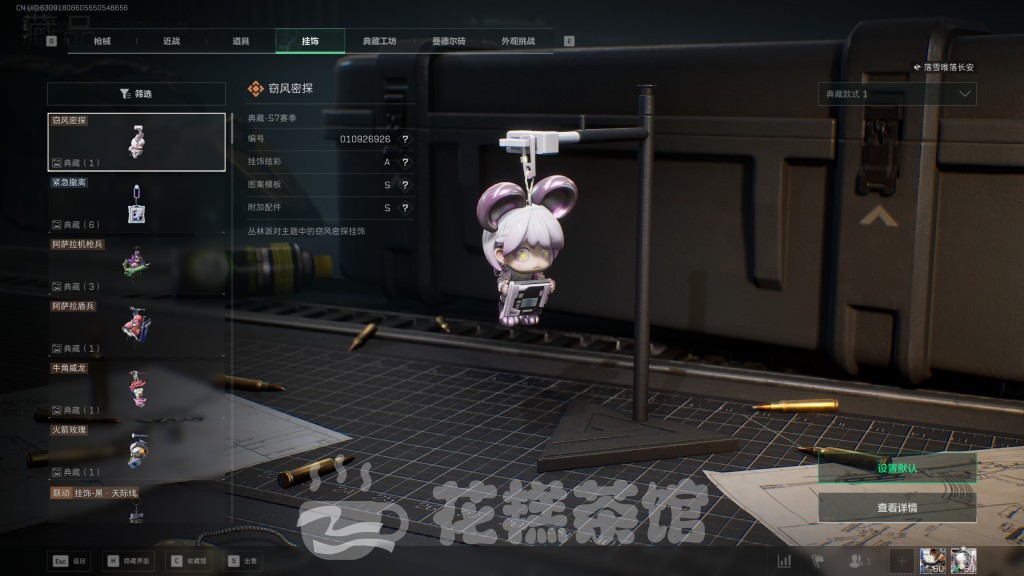Select the 窃风密探 charm in the list
This screenshot has width=1024, height=576.
point(137,142)
